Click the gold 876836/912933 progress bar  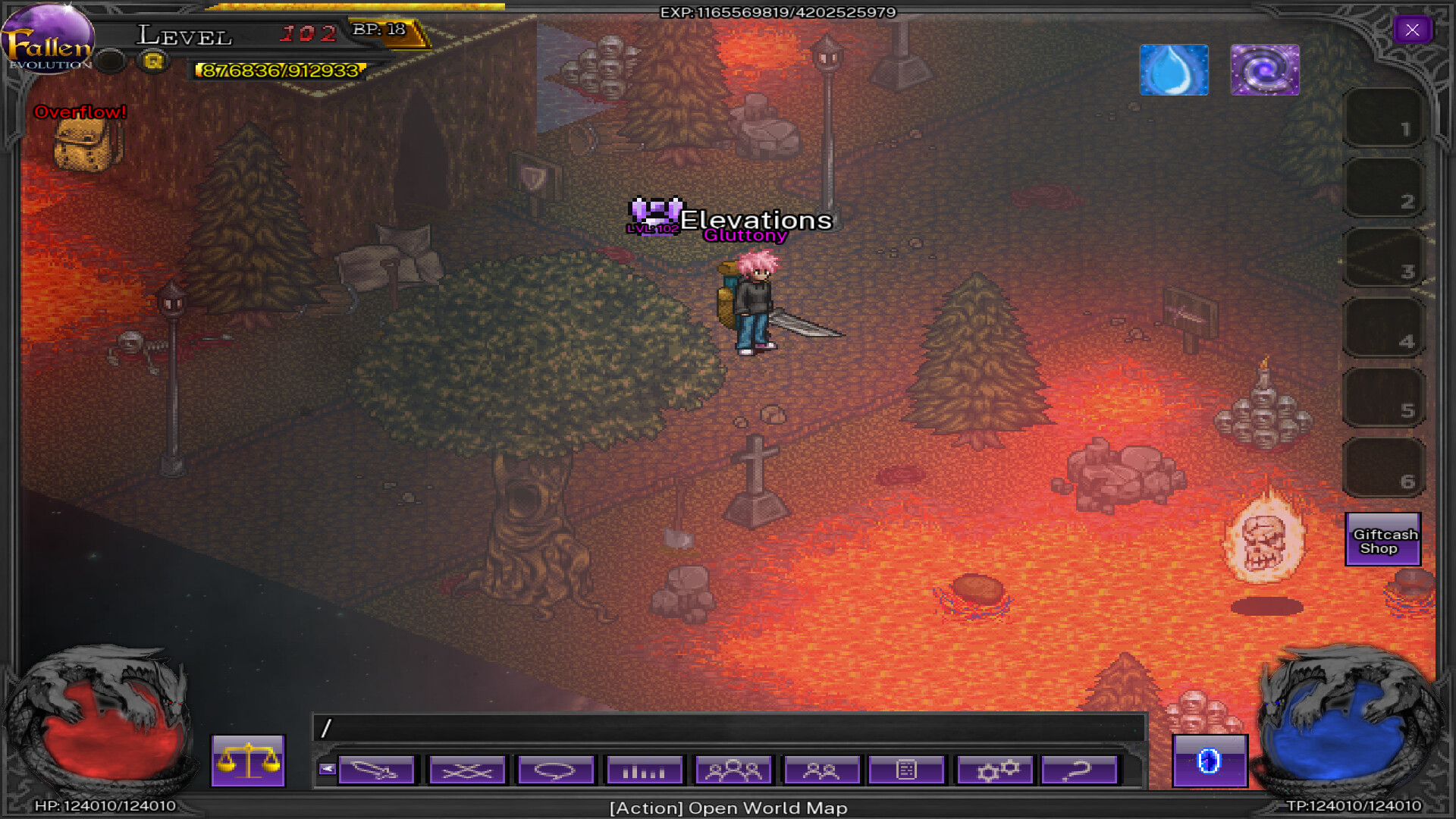click(278, 71)
